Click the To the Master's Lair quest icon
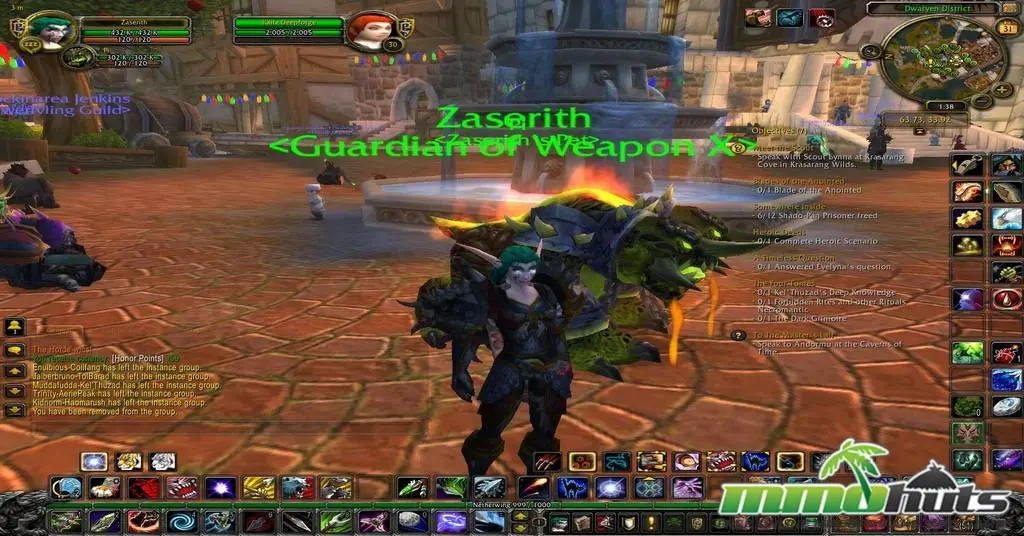1024x536 pixels. (x=739, y=335)
